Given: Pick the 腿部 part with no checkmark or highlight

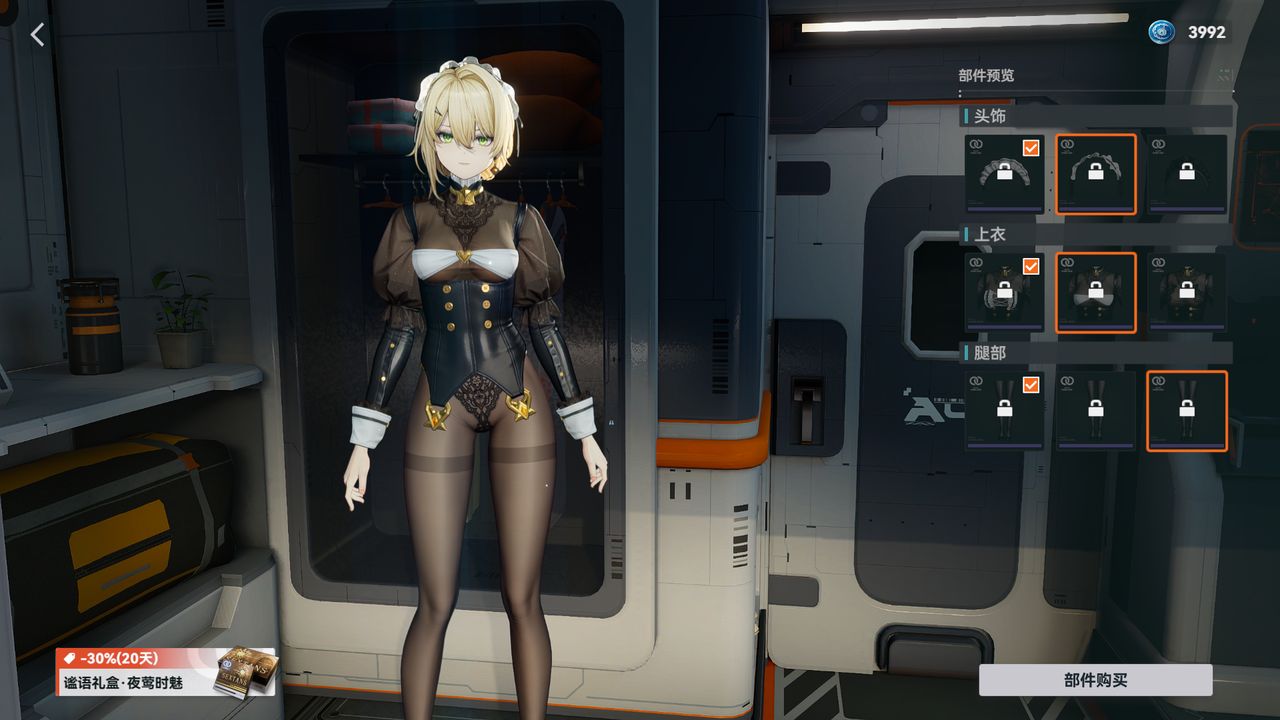Looking at the screenshot, I should tap(1096, 410).
